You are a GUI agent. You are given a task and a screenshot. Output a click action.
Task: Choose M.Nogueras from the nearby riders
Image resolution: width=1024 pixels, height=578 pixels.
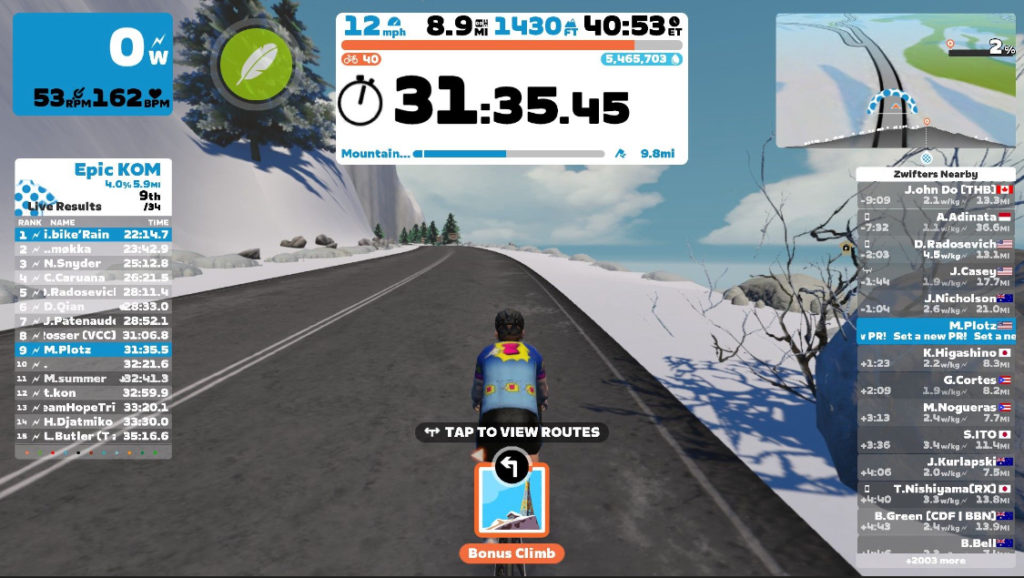(x=935, y=413)
